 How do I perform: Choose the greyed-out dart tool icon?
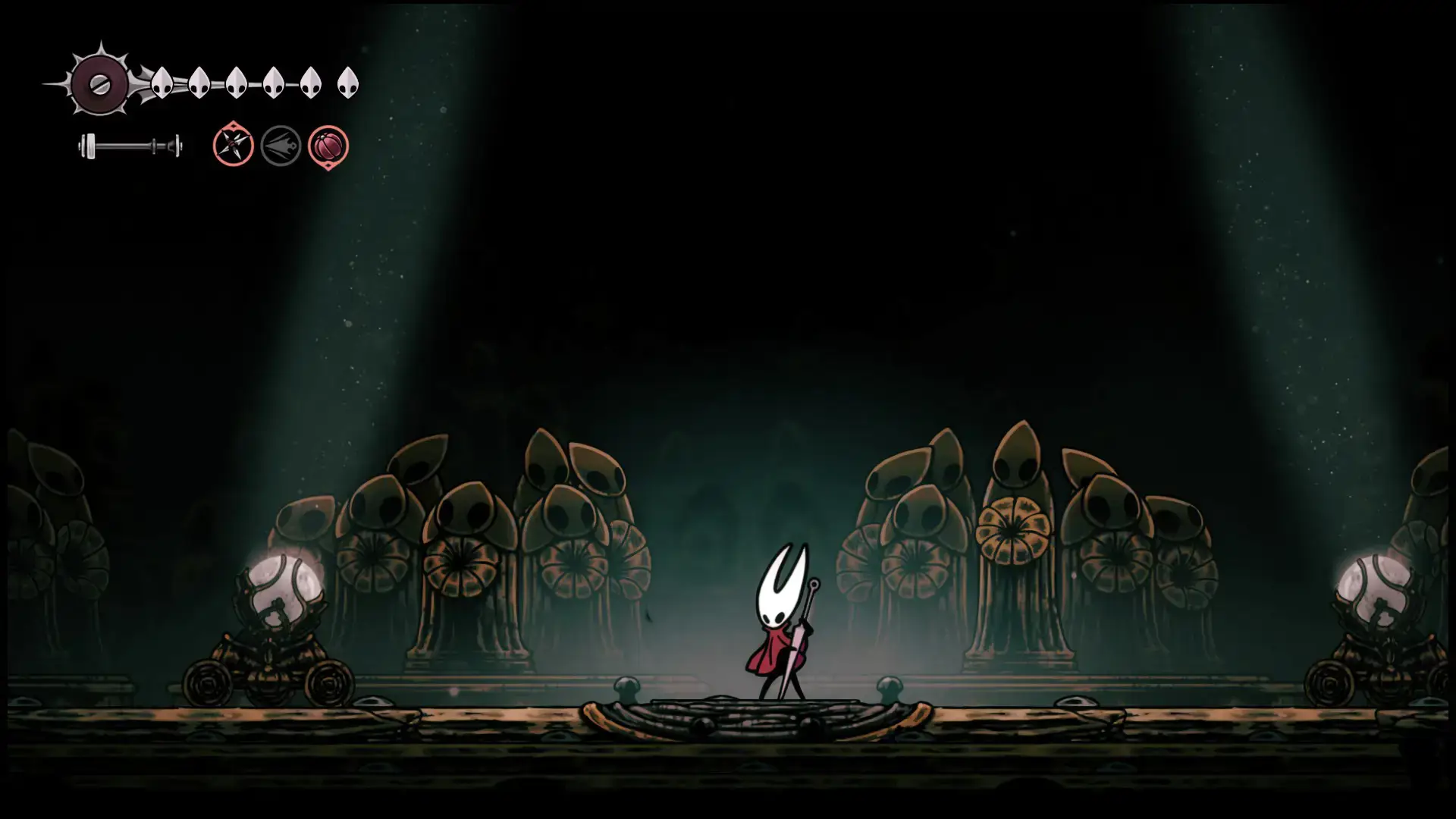click(281, 146)
